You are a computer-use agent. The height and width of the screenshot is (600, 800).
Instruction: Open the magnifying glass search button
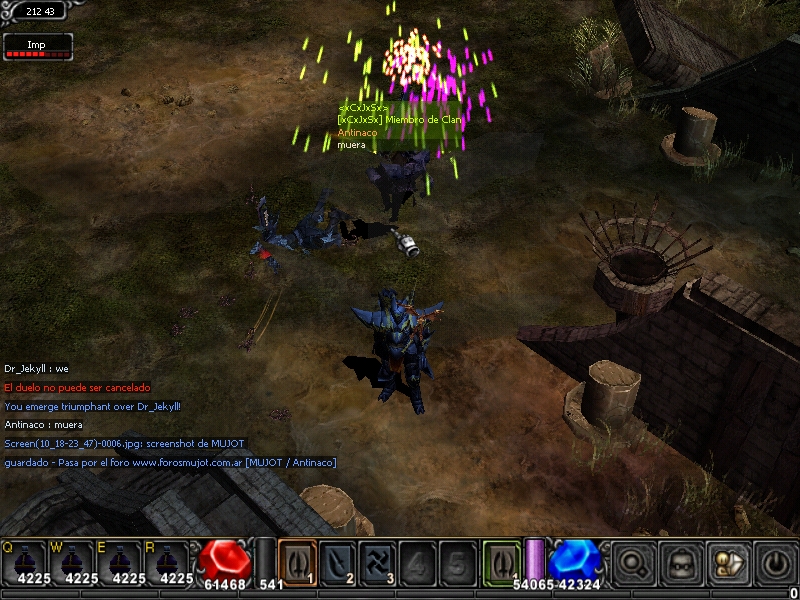pyautogui.click(x=632, y=563)
